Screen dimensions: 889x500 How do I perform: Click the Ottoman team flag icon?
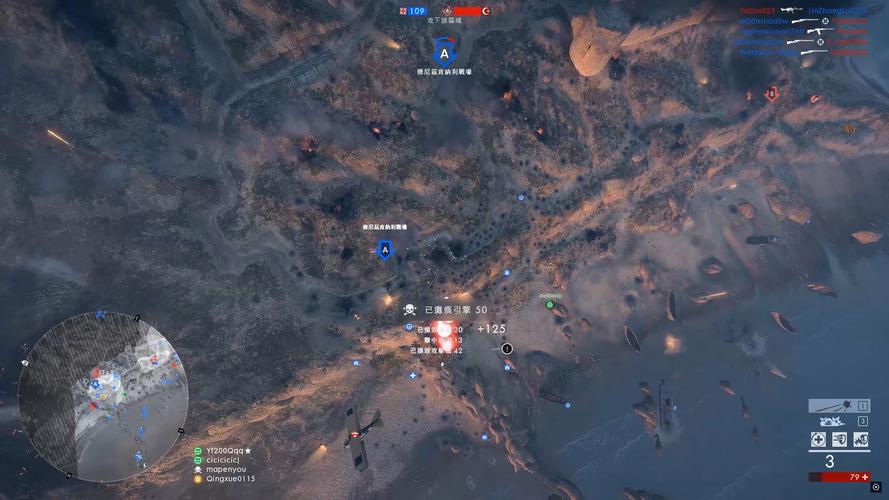(x=487, y=11)
